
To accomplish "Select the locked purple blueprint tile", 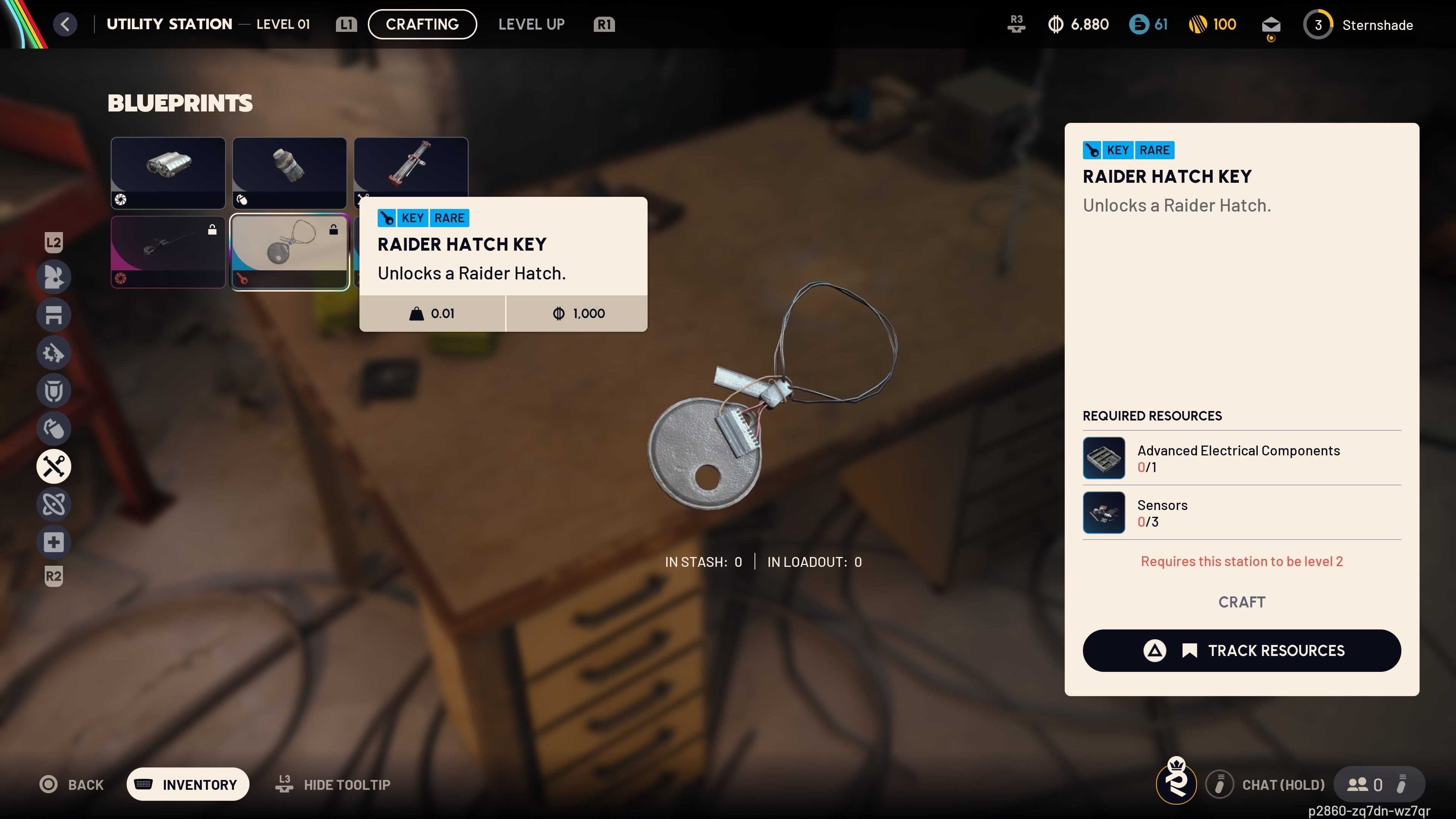I will click(168, 251).
